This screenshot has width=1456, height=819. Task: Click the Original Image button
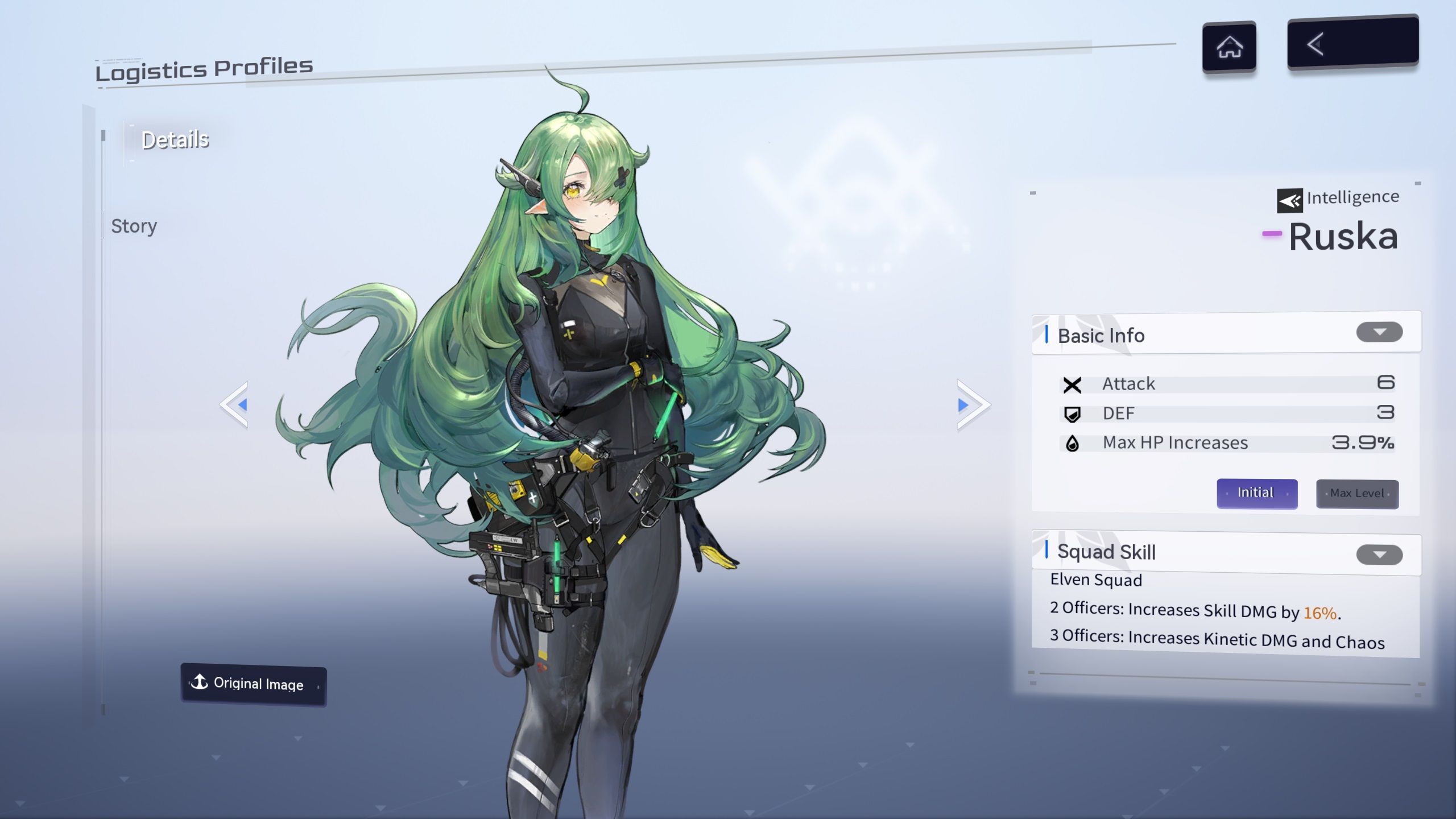pos(253,684)
